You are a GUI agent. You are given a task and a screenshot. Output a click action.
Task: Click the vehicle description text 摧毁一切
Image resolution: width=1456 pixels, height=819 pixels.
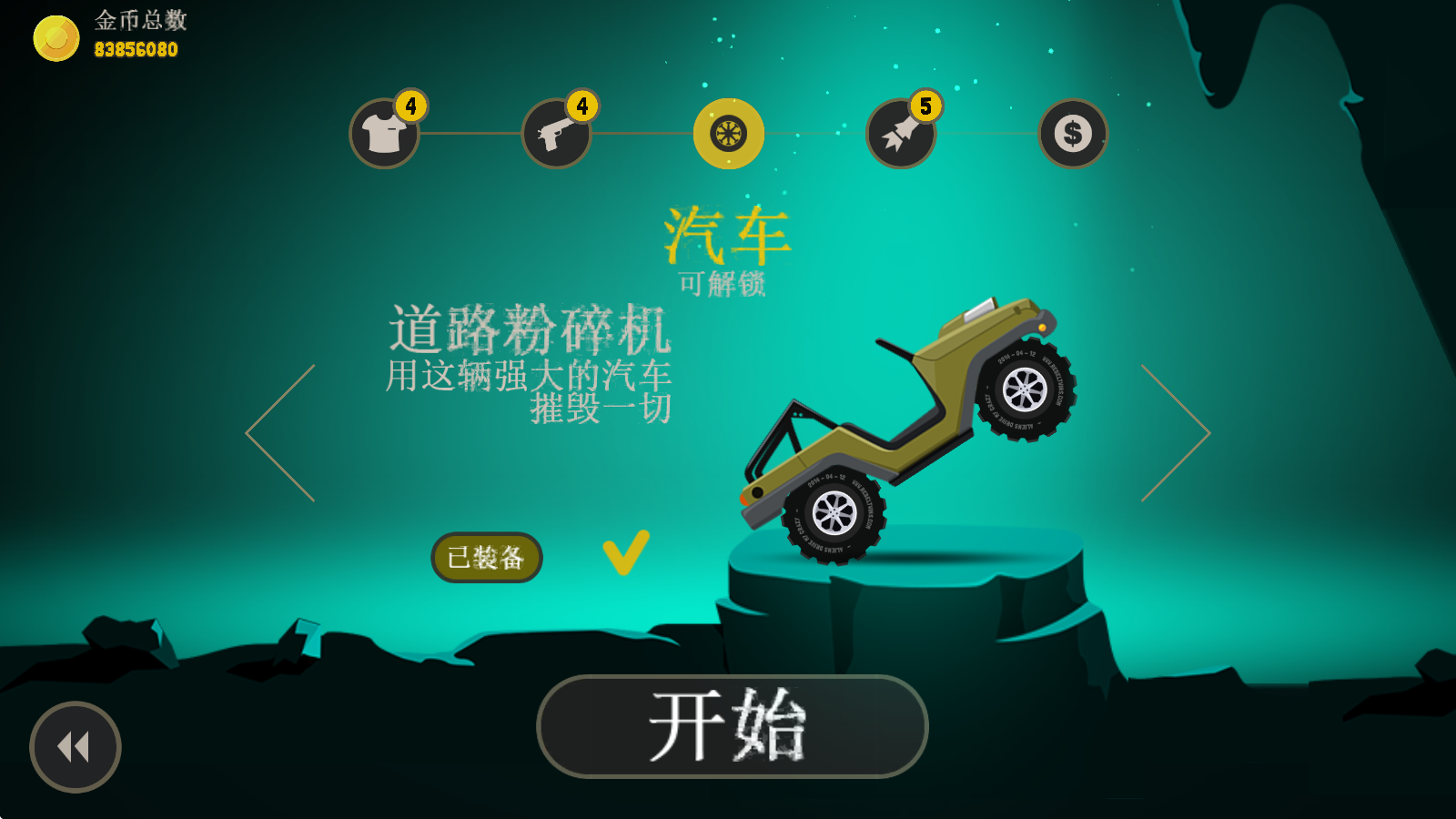point(603,411)
